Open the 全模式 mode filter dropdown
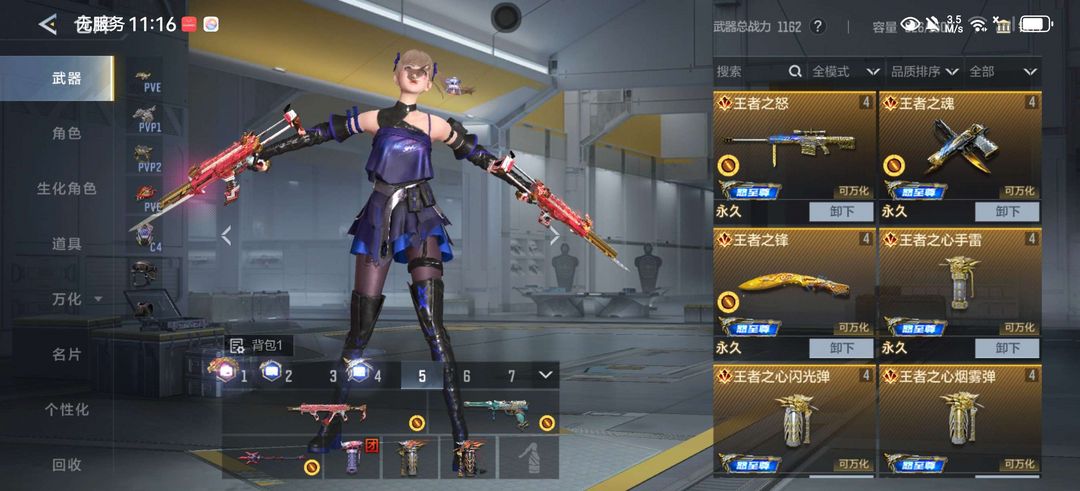Screen dimensions: 1080x491 coord(845,71)
